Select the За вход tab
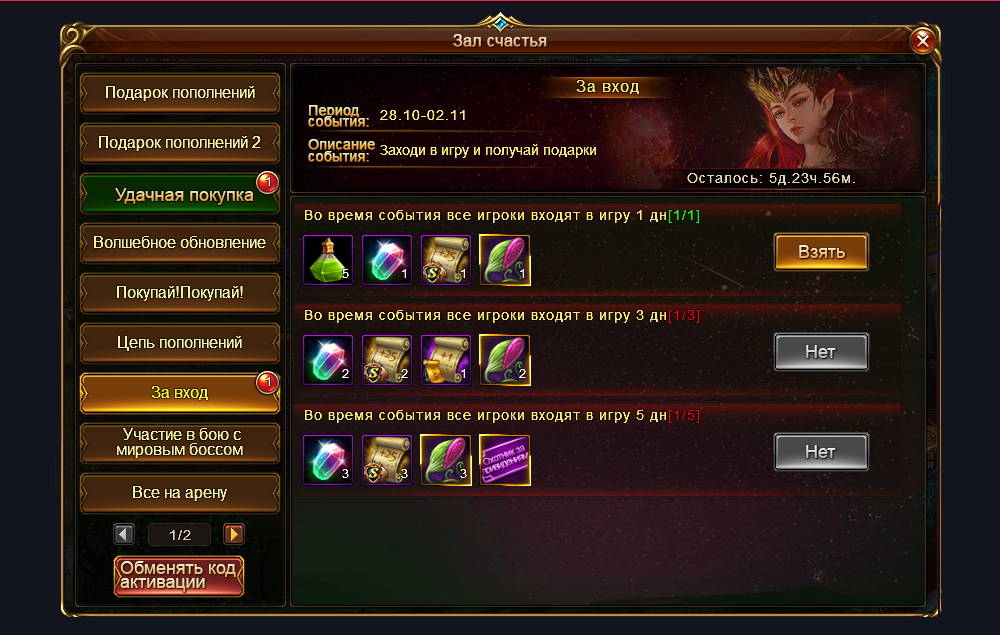Viewport: 1000px width, 635px height. point(180,393)
